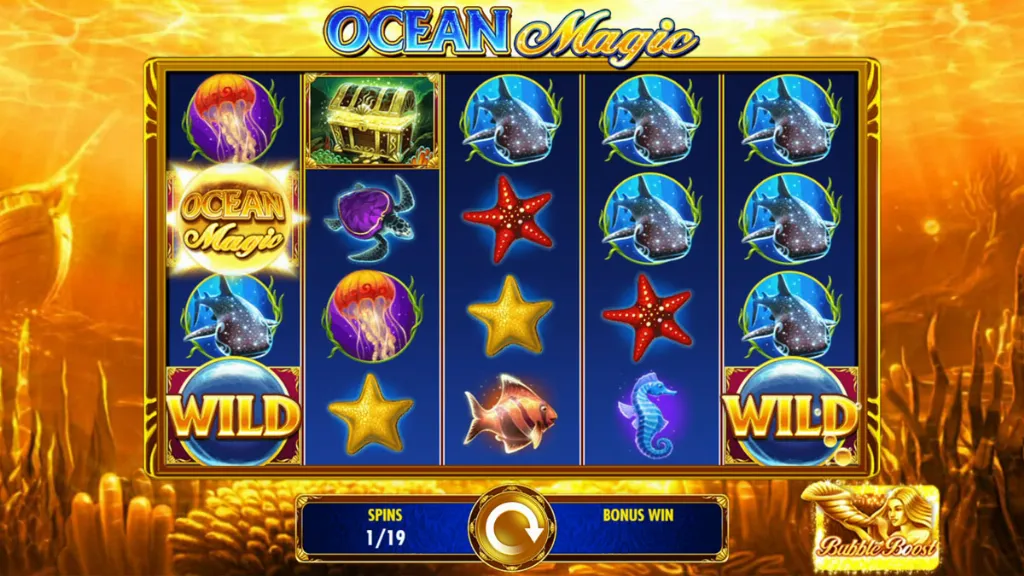Spin the reels with the gold button
This screenshot has width=1024, height=576.
pyautogui.click(x=511, y=527)
